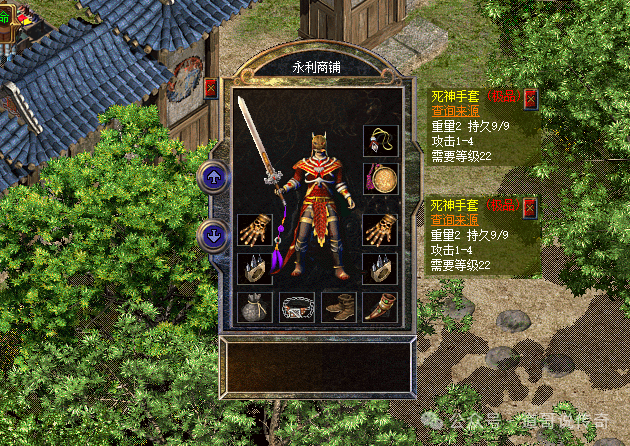The width and height of the screenshot is (630, 446).
Task: Click the blue up arrow button
Action: pos(212,178)
